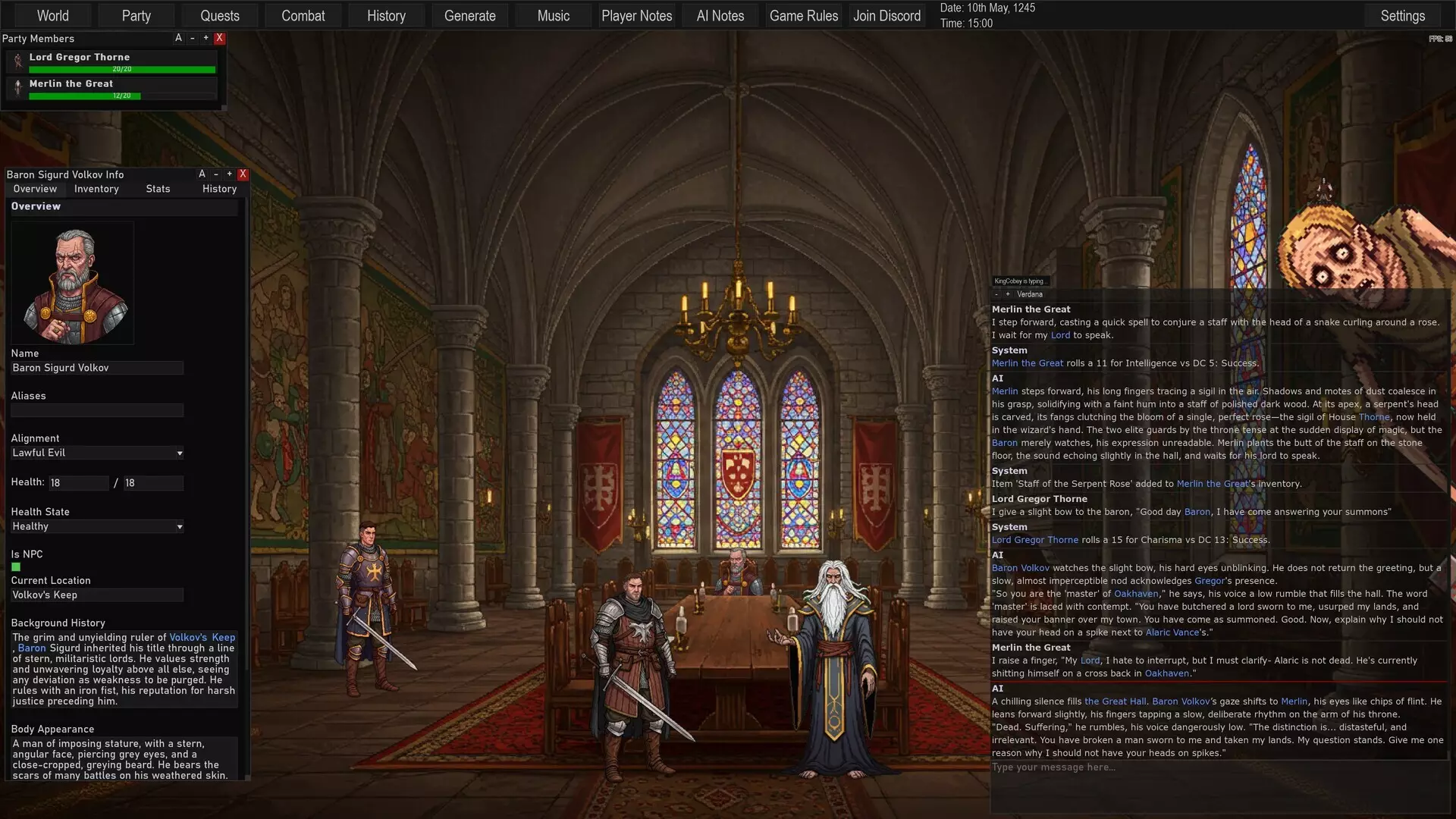
Task: Click the Join Discord button
Action: coord(886,15)
